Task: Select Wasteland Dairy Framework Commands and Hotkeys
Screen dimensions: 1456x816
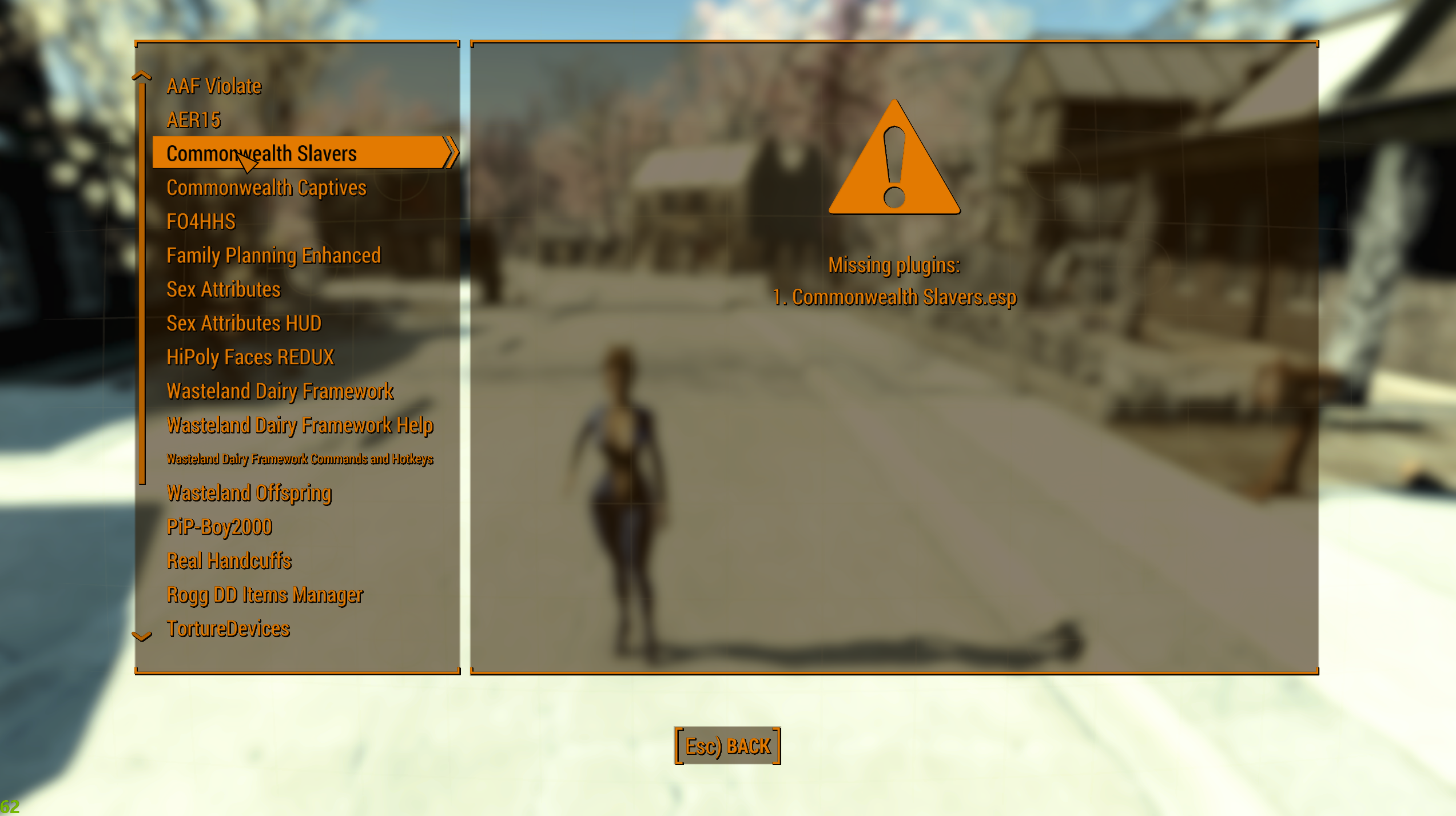Action: click(300, 459)
